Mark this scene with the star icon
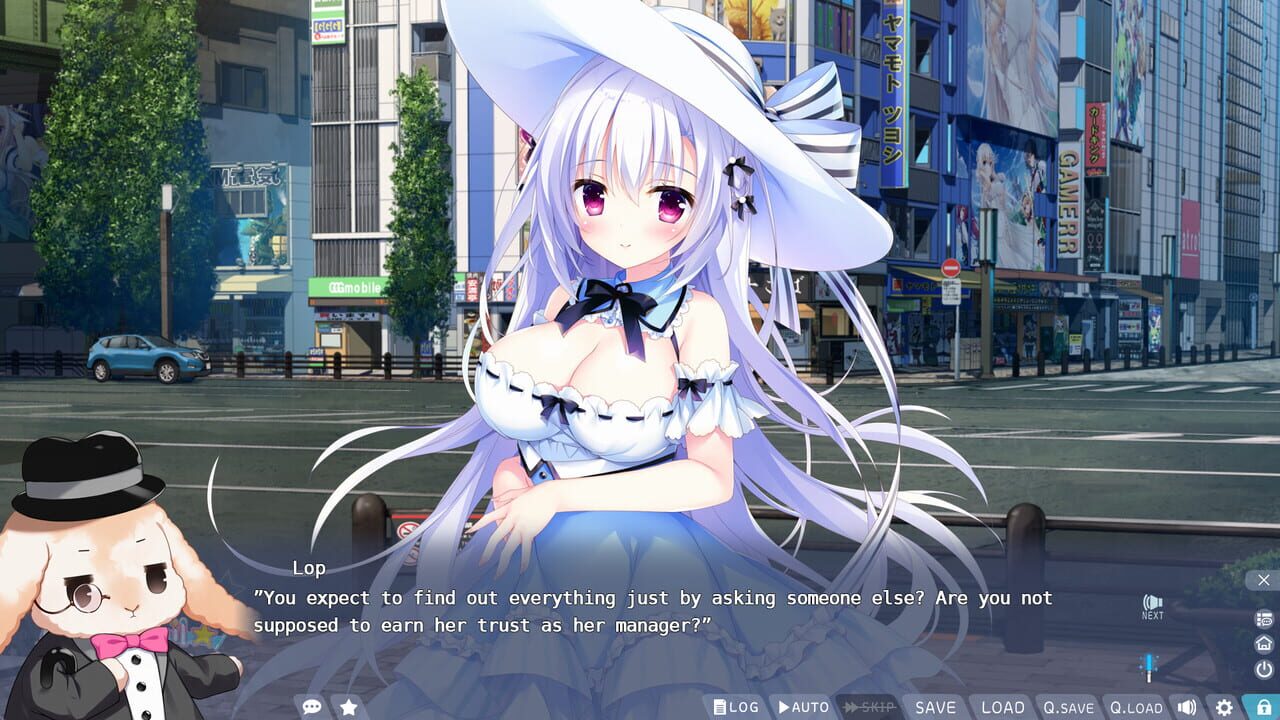Viewport: 1280px width, 720px height. point(347,705)
